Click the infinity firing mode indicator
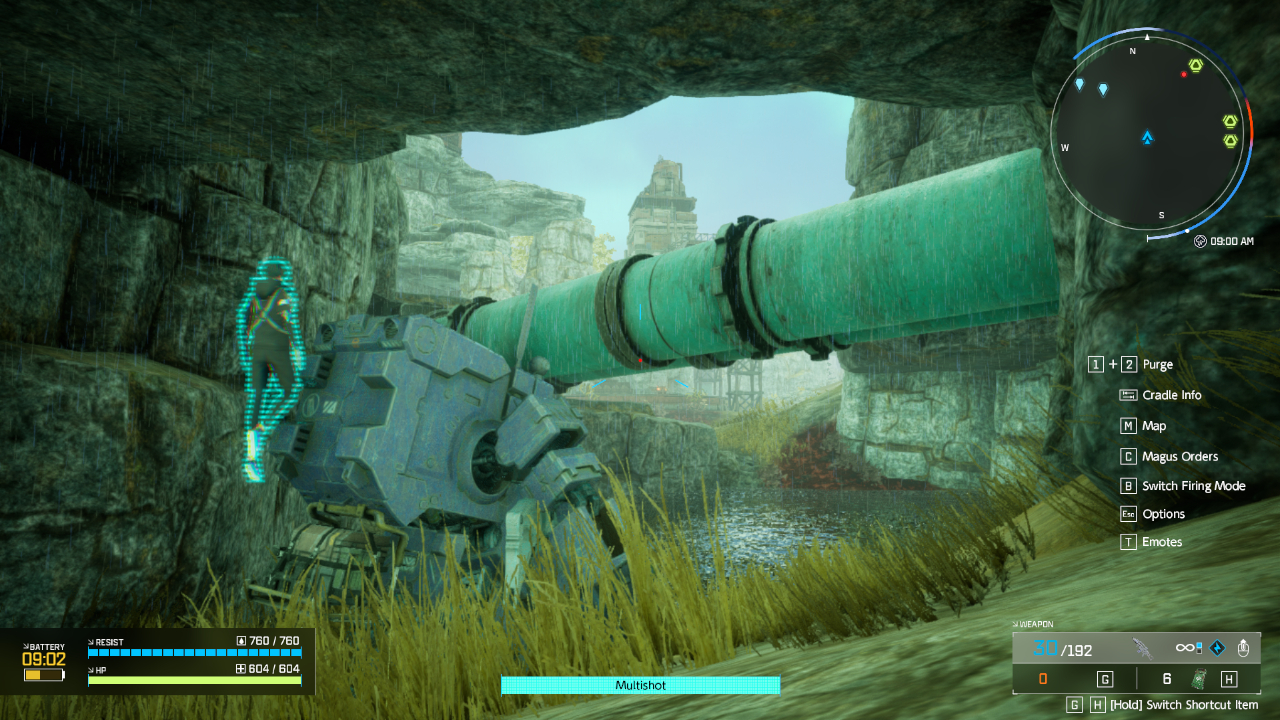 pos(1188,648)
